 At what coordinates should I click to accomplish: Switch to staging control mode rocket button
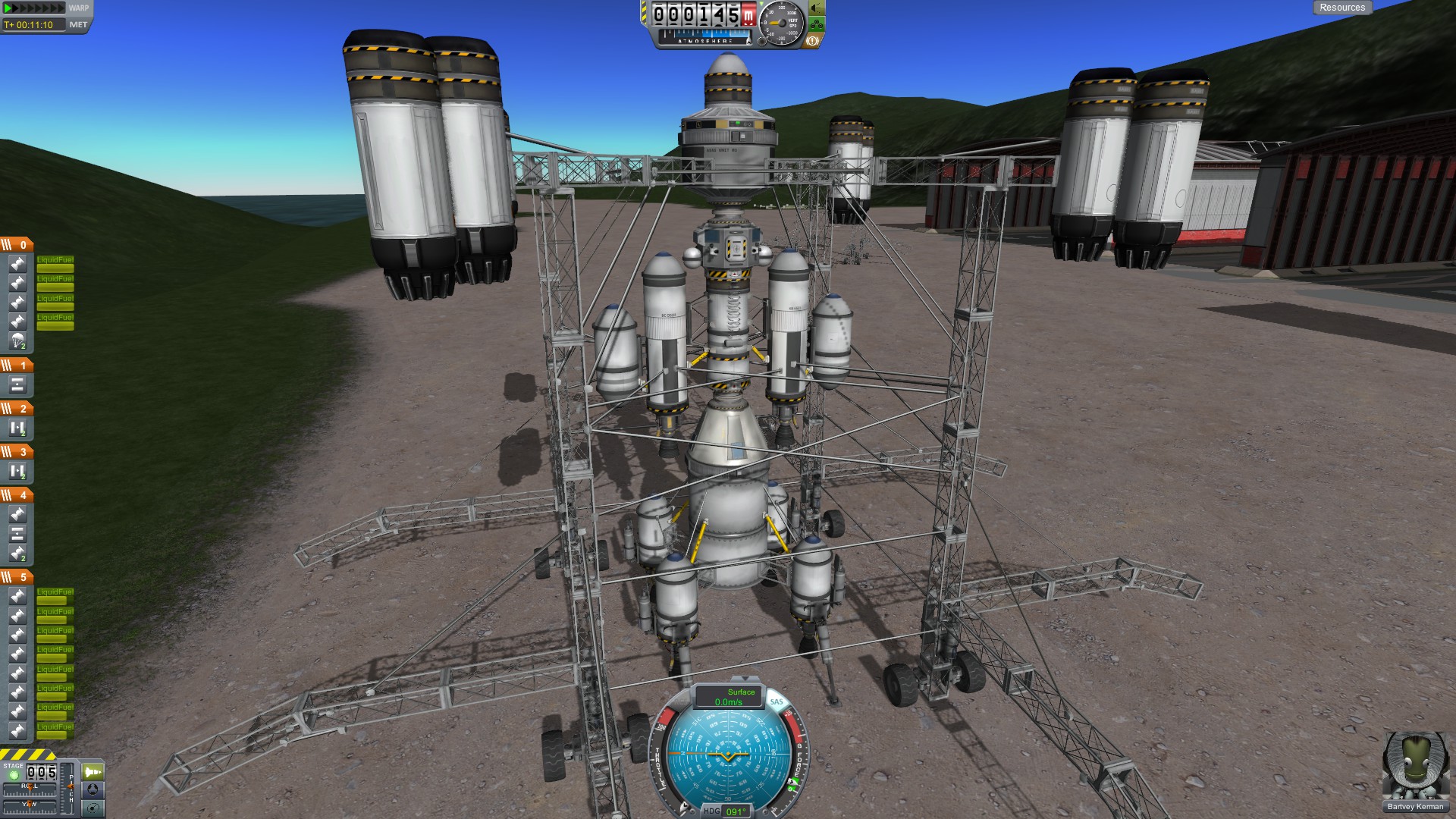pos(93,772)
